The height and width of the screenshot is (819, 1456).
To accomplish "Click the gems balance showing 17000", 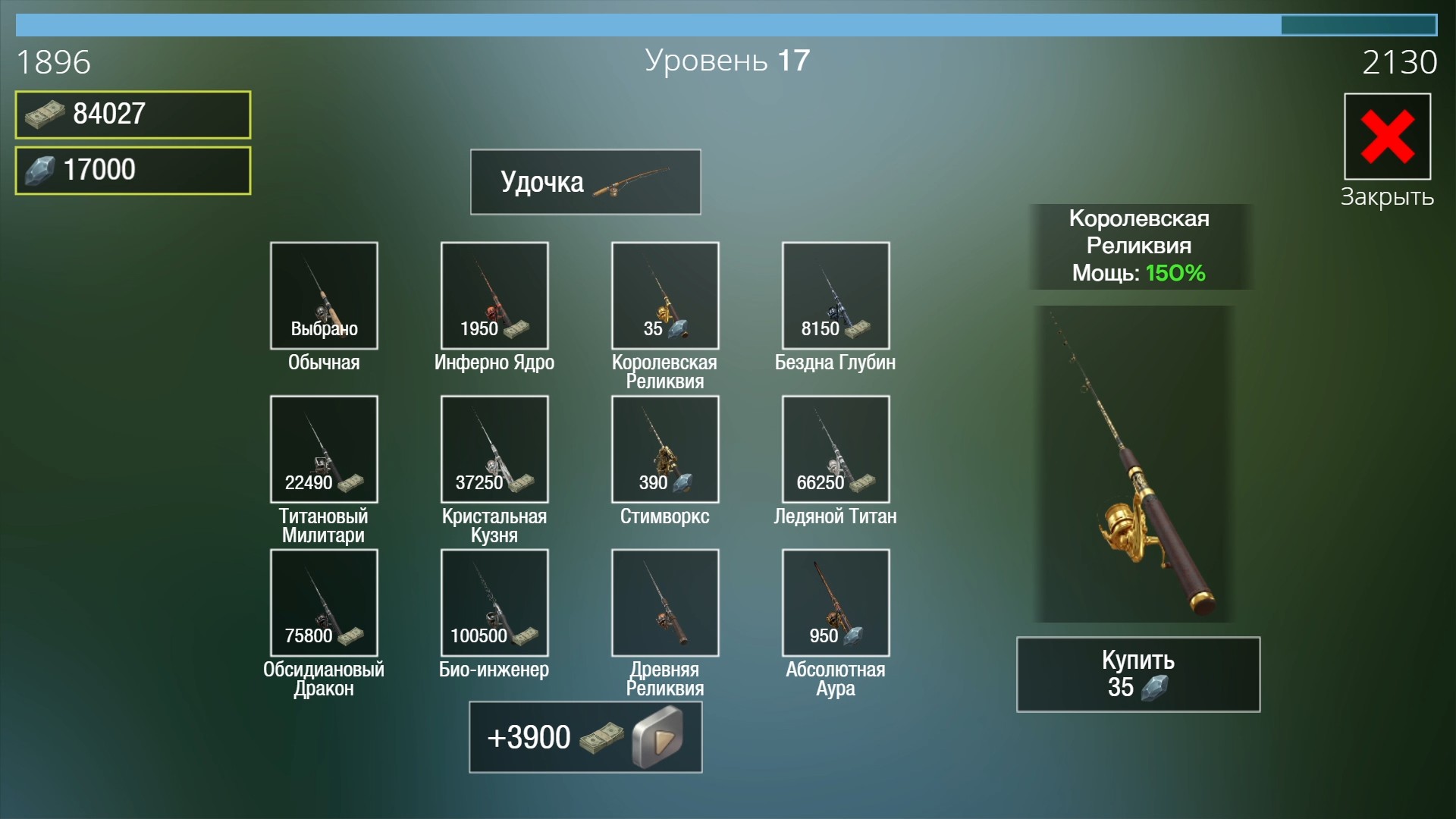I will tap(132, 168).
